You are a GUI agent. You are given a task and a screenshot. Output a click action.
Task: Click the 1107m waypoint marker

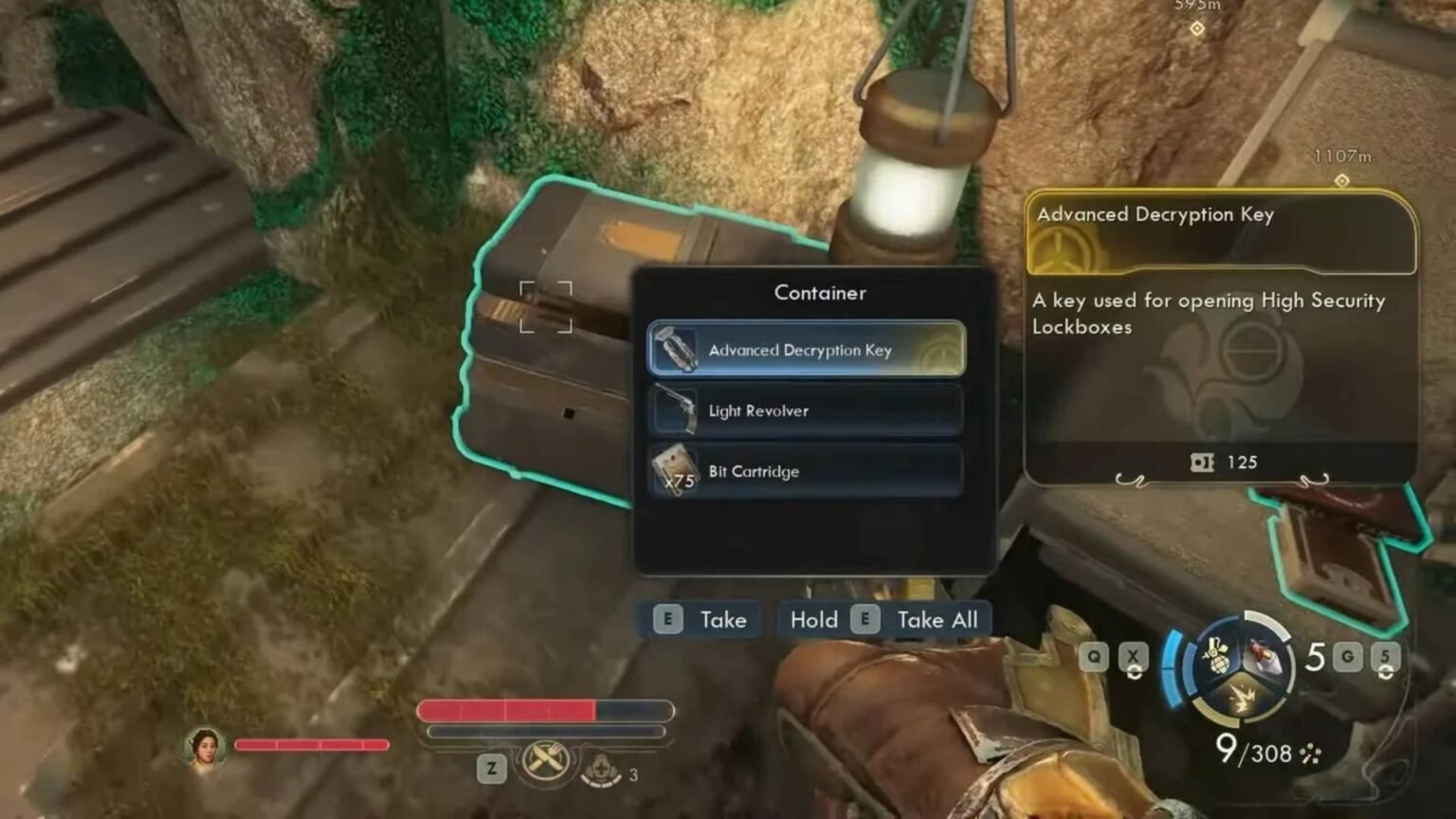coord(1341,180)
